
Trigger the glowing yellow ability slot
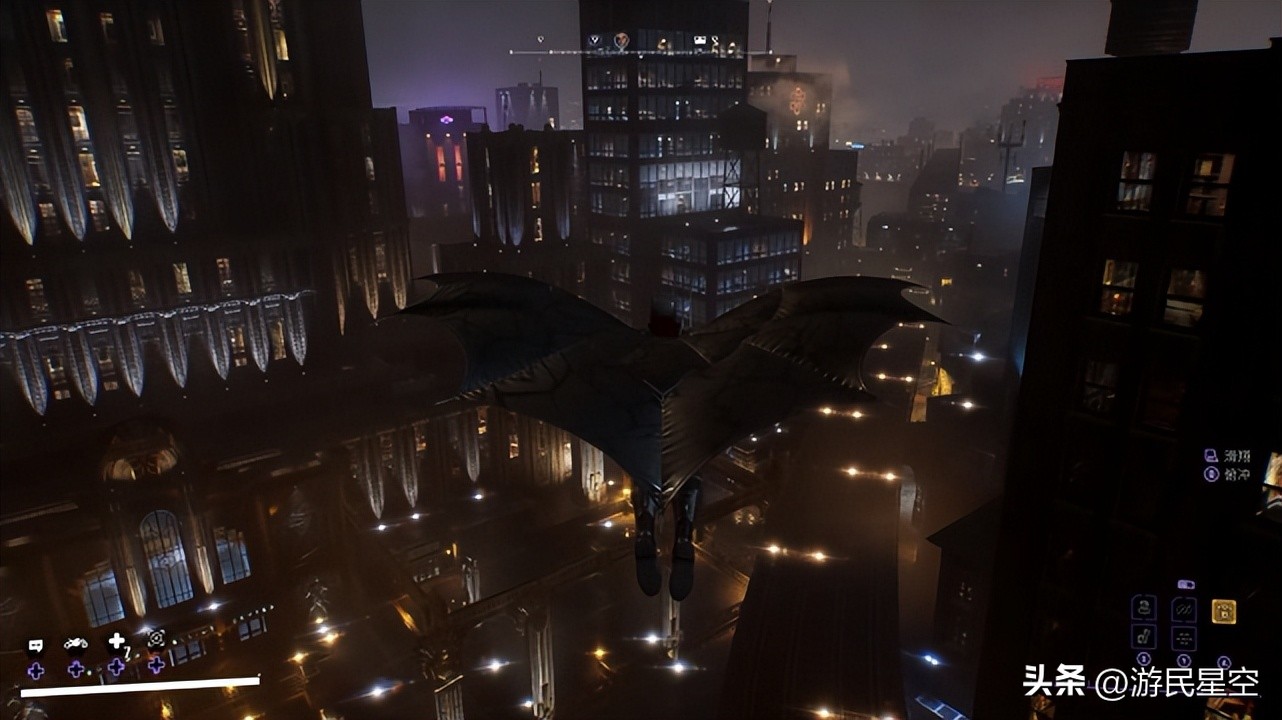[x=1223, y=611]
